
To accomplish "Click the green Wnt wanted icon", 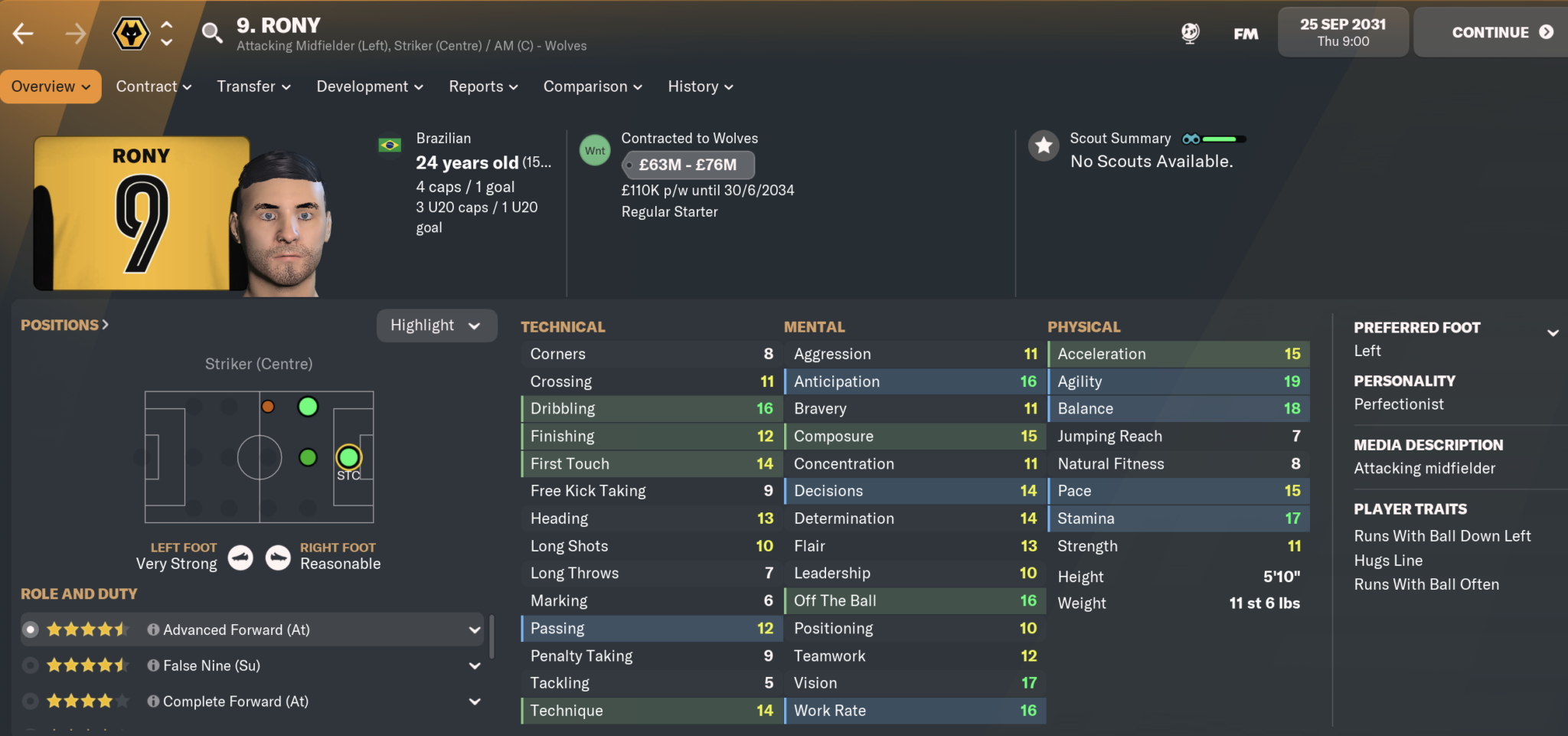I will coord(595,150).
